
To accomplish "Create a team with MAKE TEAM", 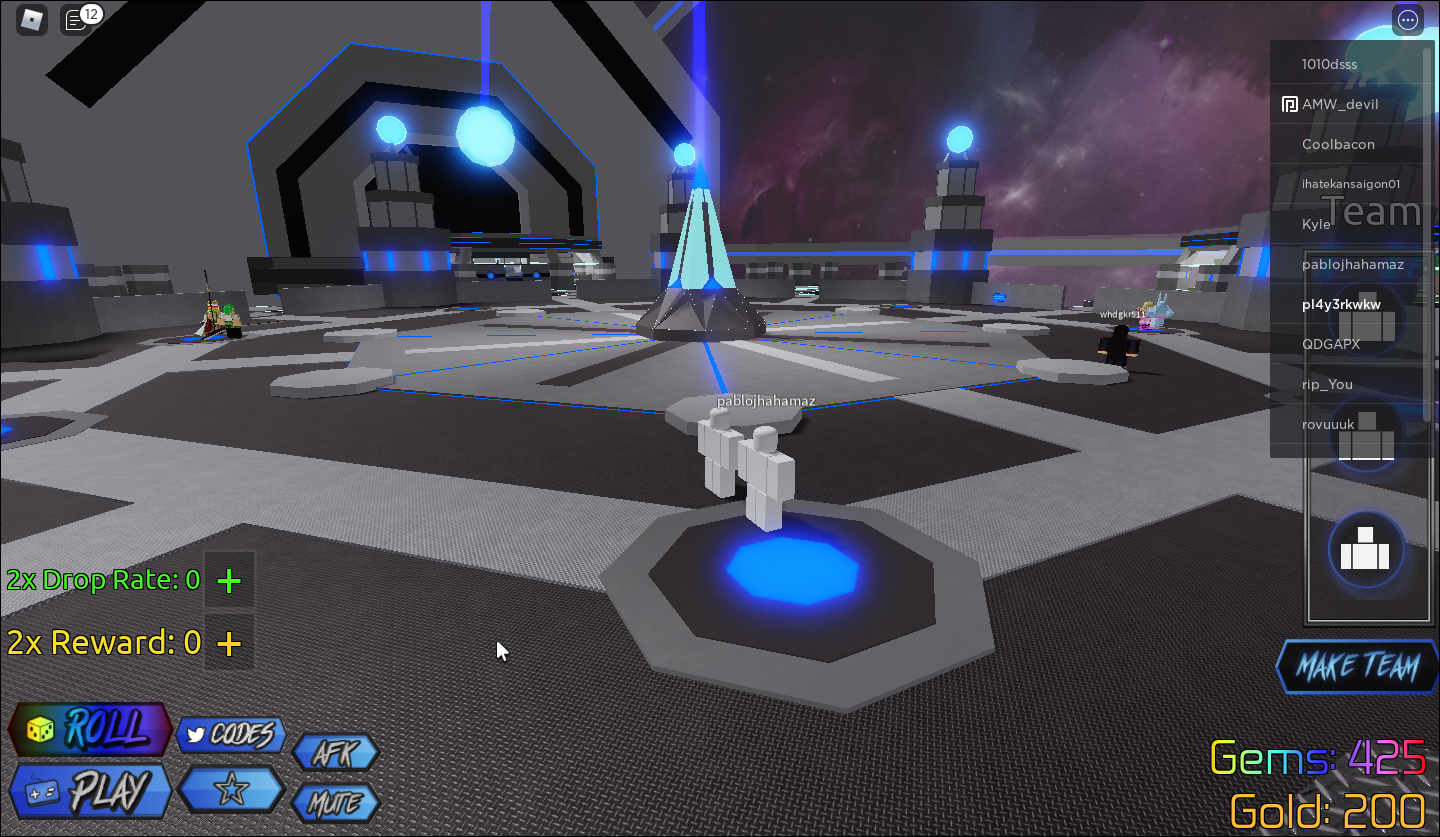I will [x=1357, y=667].
